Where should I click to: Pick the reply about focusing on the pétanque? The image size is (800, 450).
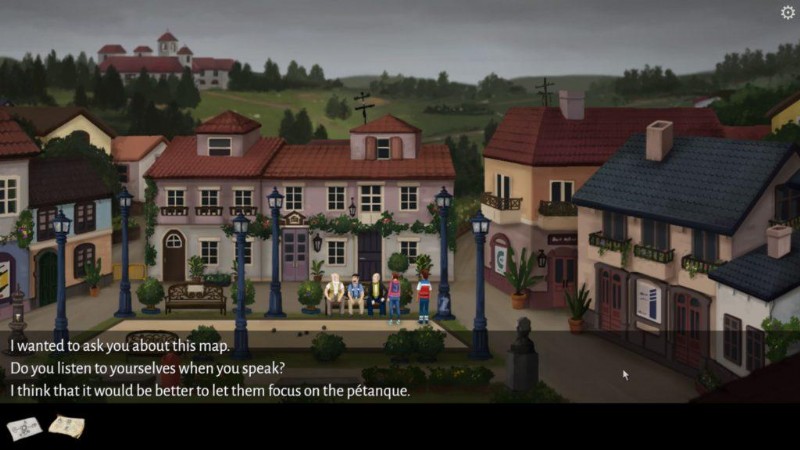[x=210, y=390]
